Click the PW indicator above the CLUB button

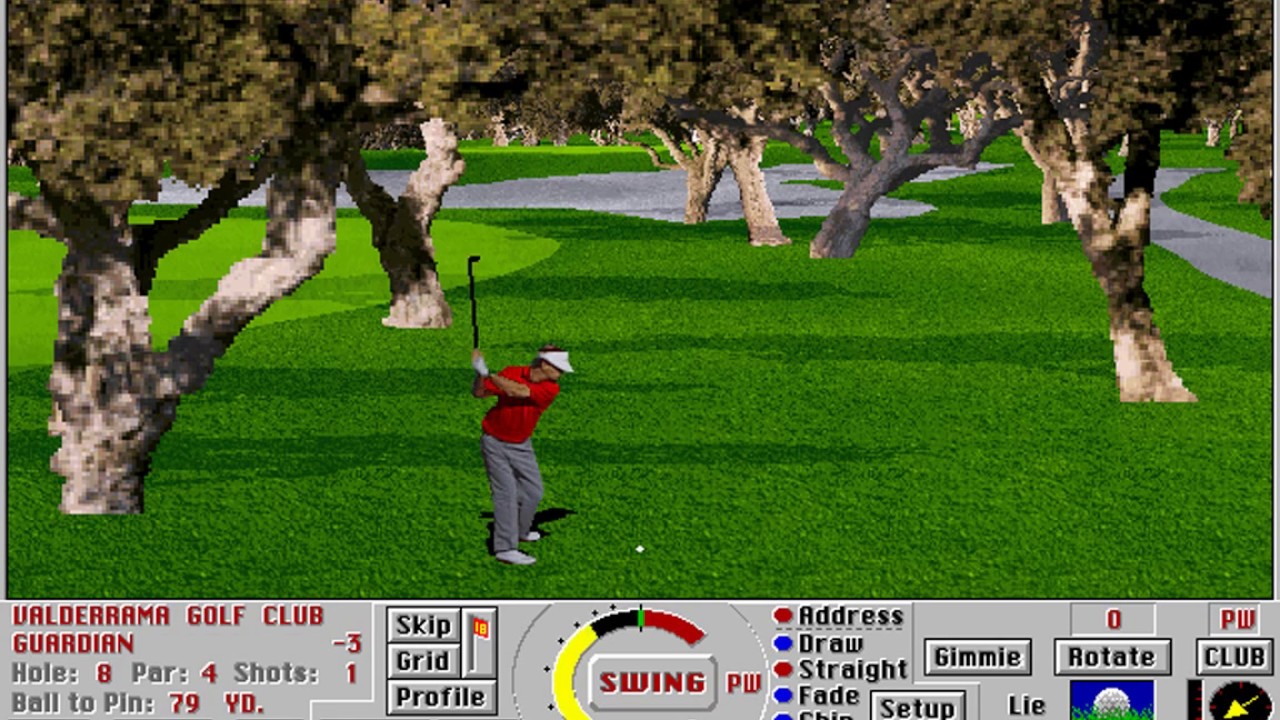1235,620
